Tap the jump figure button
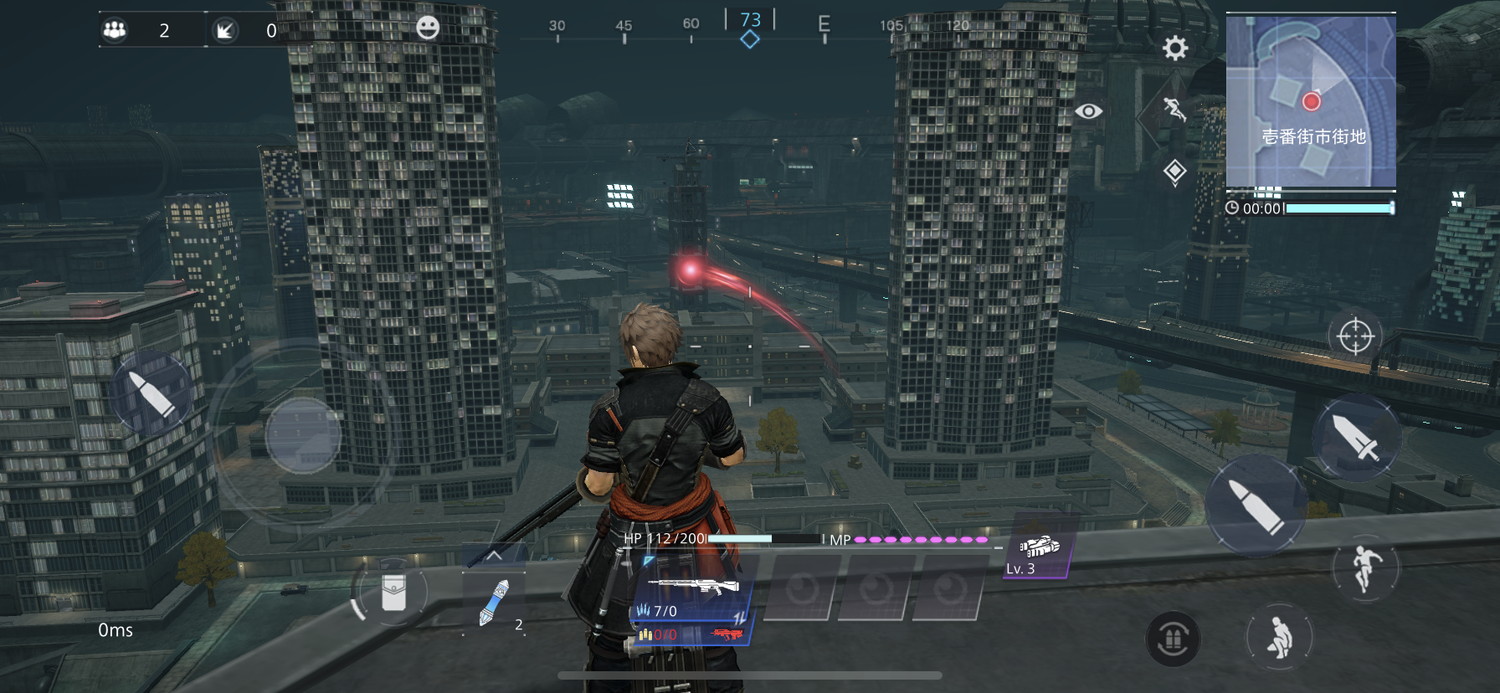Viewport: 1500px width, 693px height. (x=1365, y=569)
